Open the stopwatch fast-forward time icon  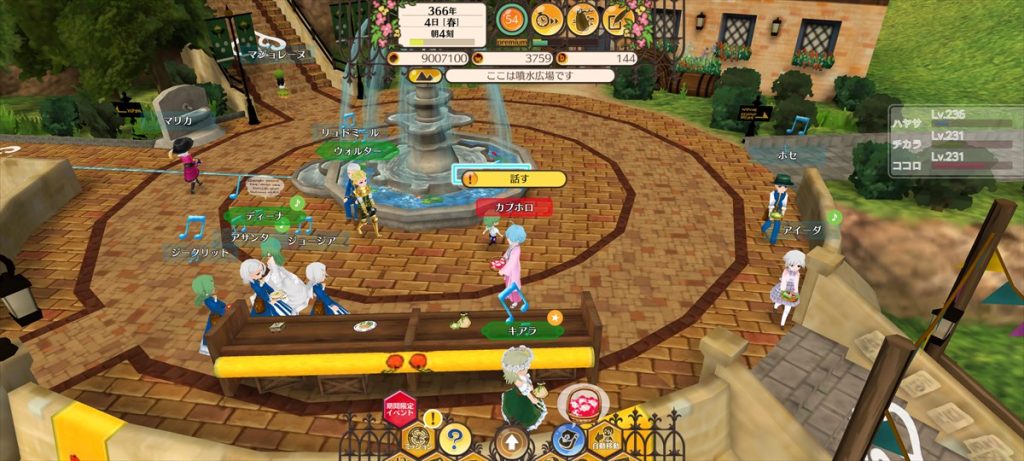546,17
